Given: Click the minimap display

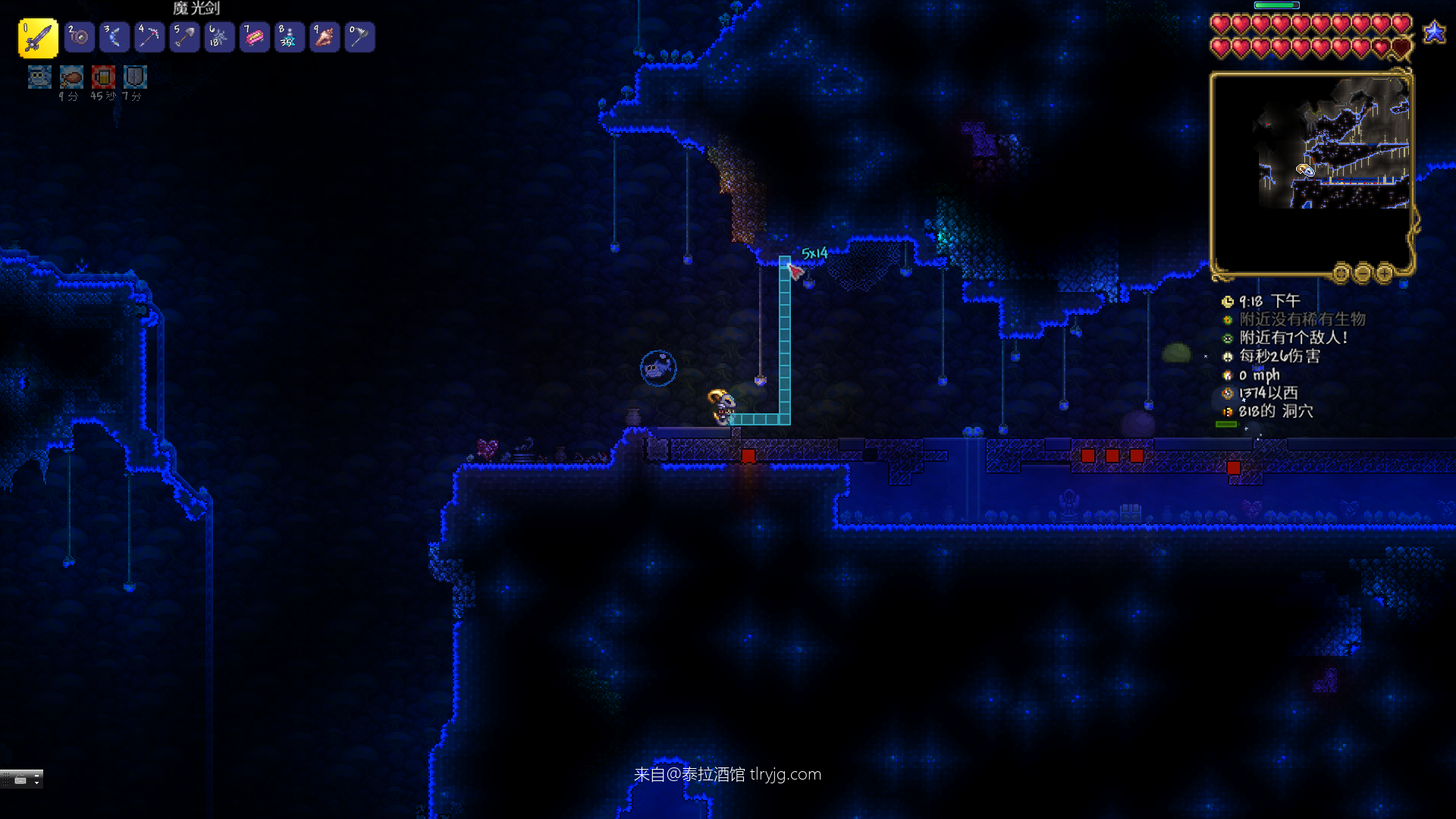Looking at the screenshot, I should tap(1310, 173).
